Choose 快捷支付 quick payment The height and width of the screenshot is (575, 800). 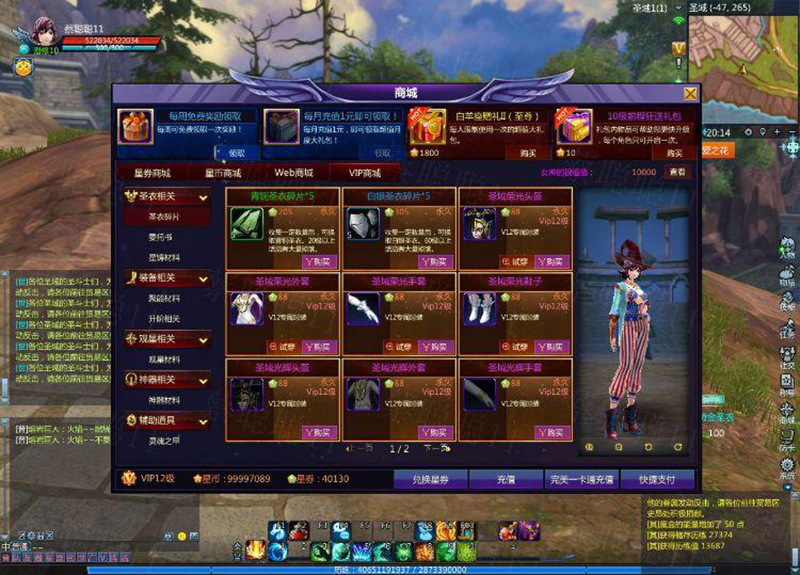(656, 479)
